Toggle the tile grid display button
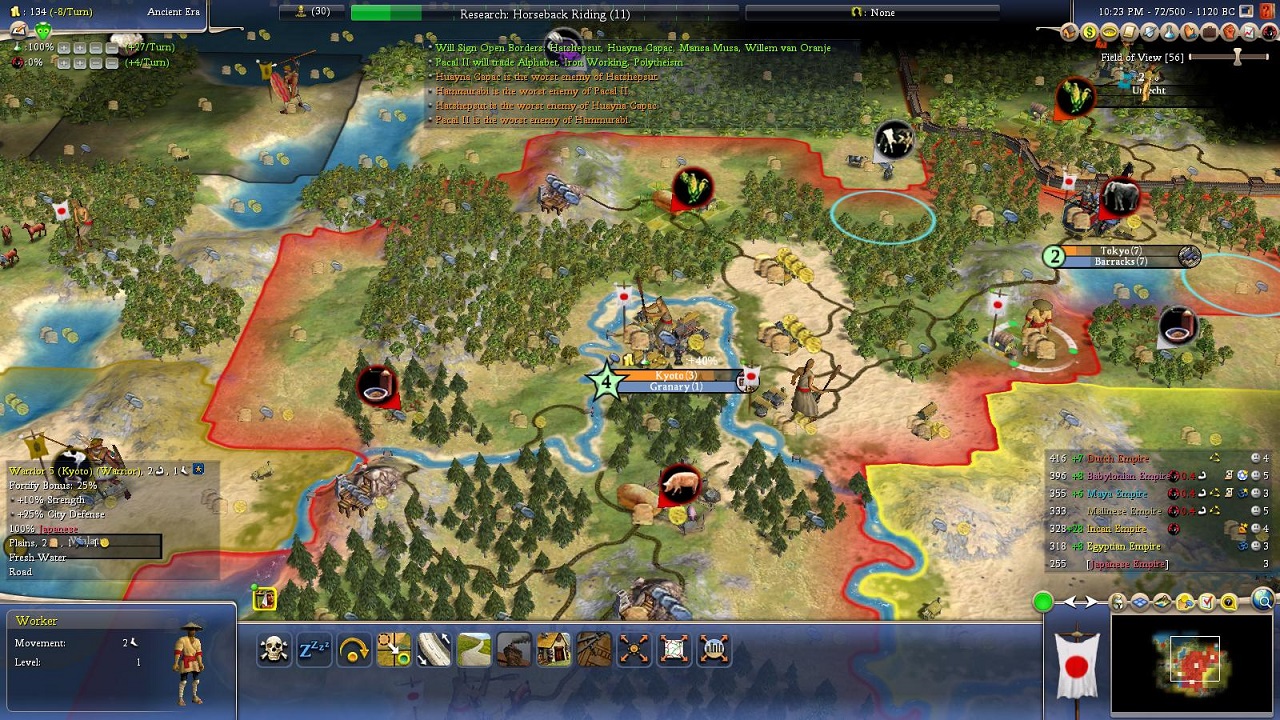 (1140, 602)
